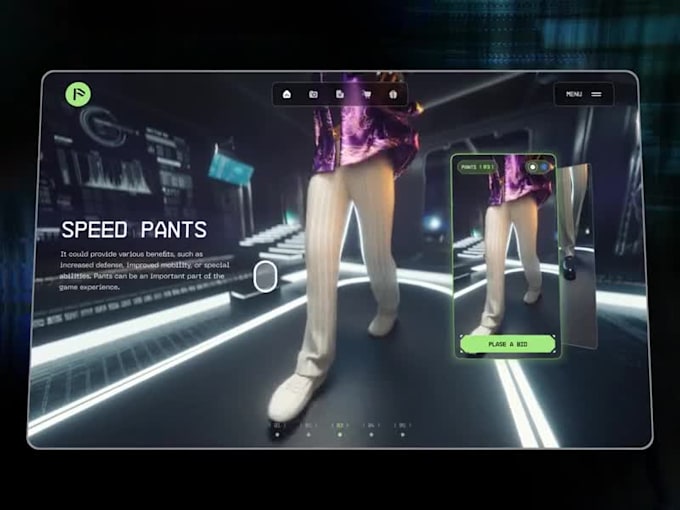Open the MENU in the top corner
Viewport: 680px width, 510px height.
tap(584, 94)
